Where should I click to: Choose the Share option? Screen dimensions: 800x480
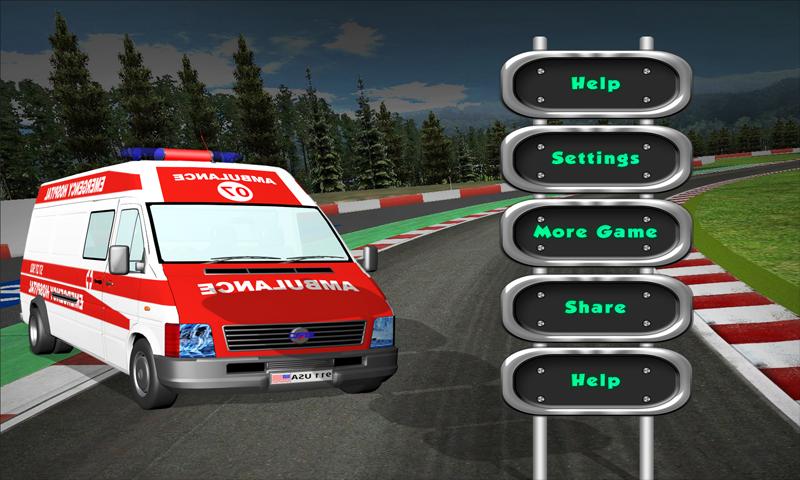tap(596, 307)
